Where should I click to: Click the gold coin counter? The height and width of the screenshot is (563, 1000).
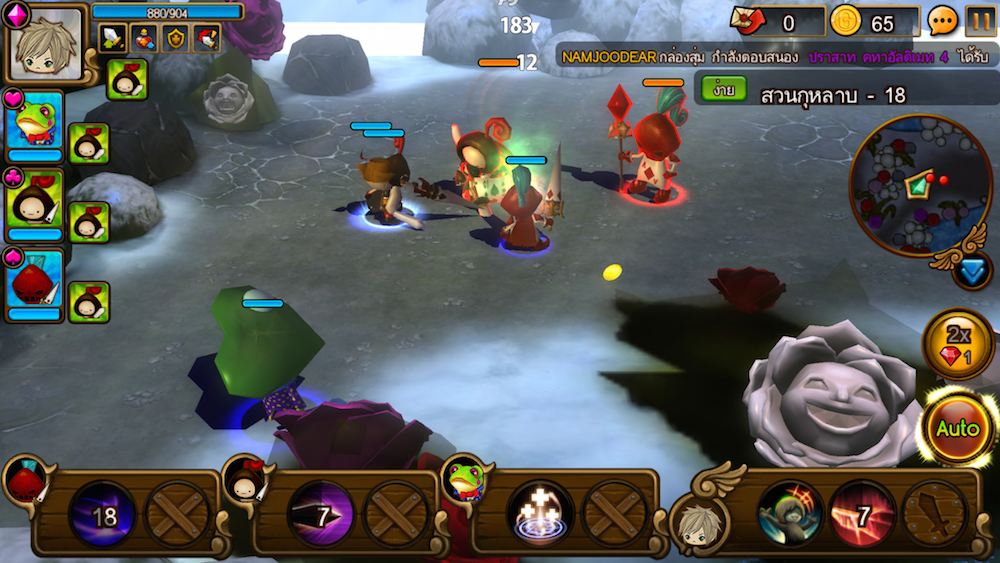point(874,21)
